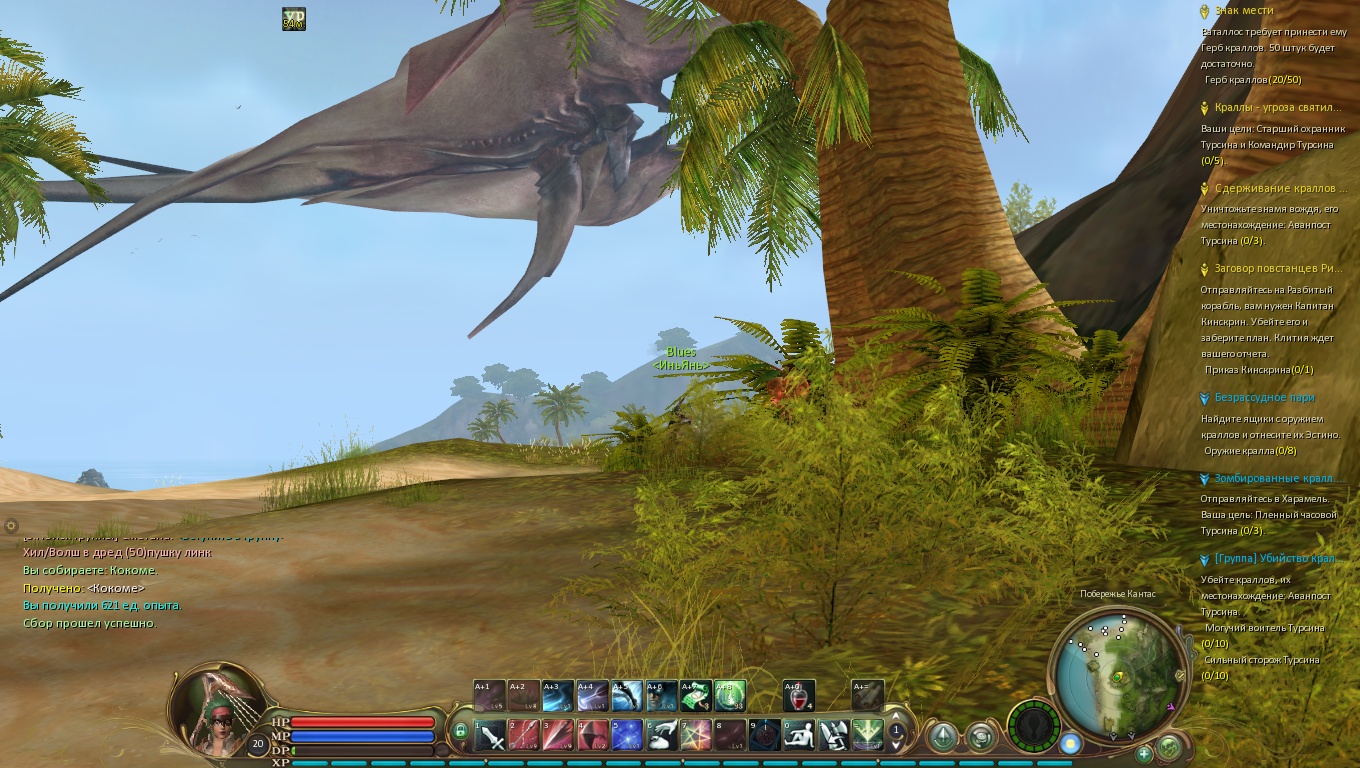The height and width of the screenshot is (768, 1360).
Task: Toggle tracking for the Безрассудное пари quest chevron
Action: coord(1204,397)
